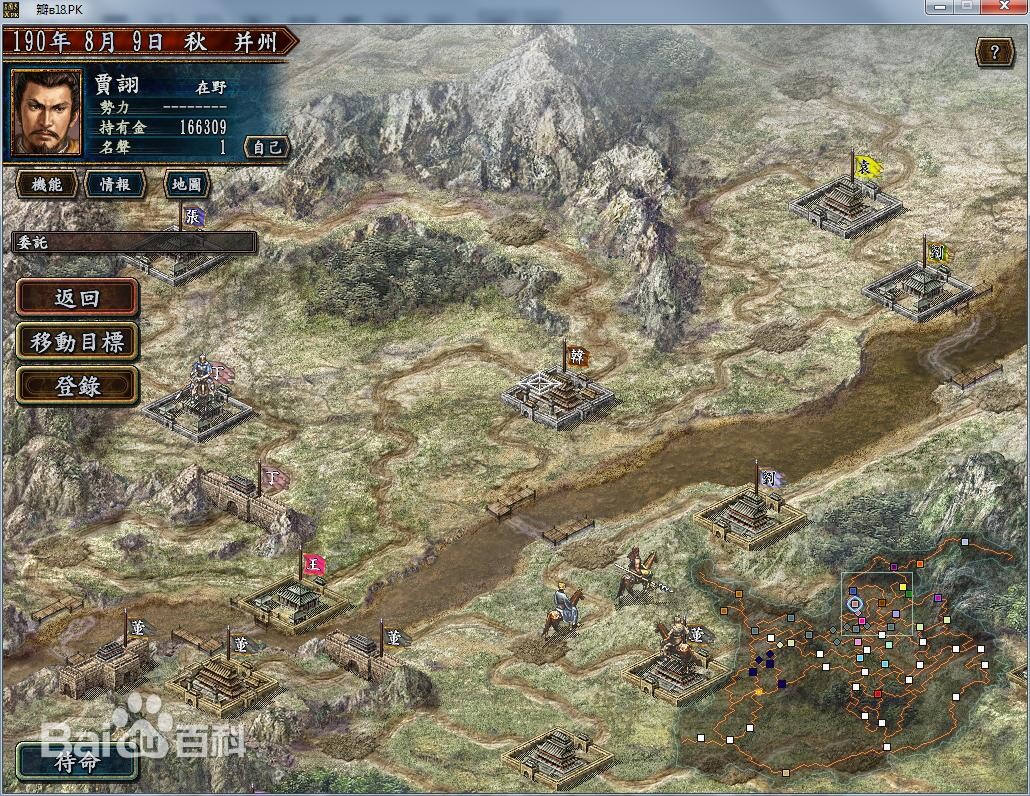This screenshot has width=1030, height=796.
Task: Click the 返回 button
Action: [77, 298]
